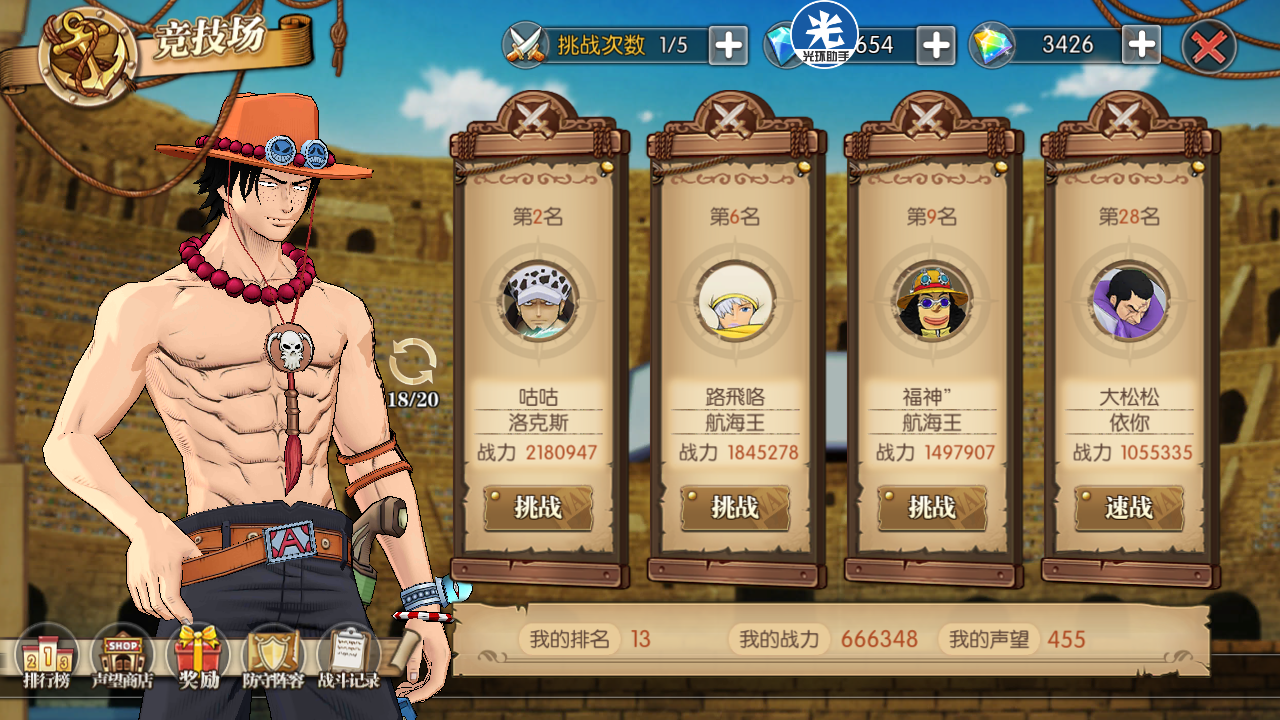Screen dimensions: 1280x720
Task: View the battle records (战斗记录)
Action: 348,657
